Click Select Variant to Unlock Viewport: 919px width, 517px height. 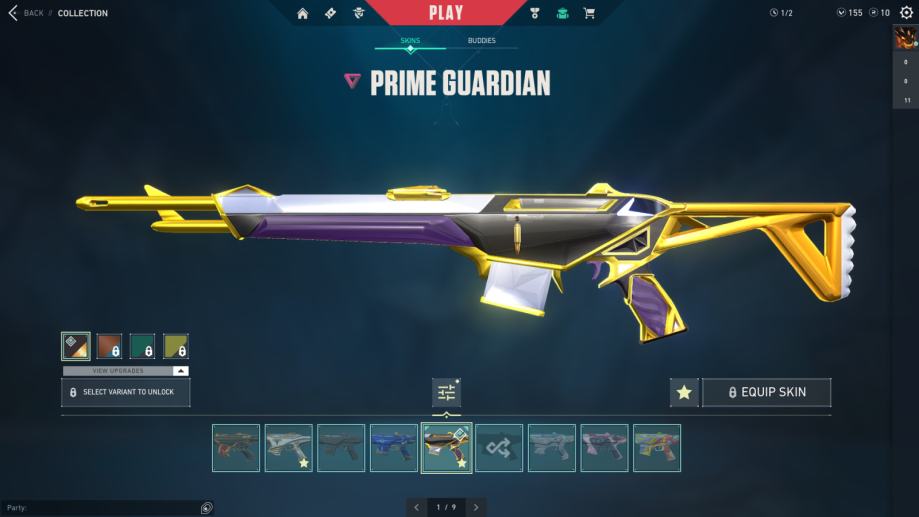tap(126, 392)
